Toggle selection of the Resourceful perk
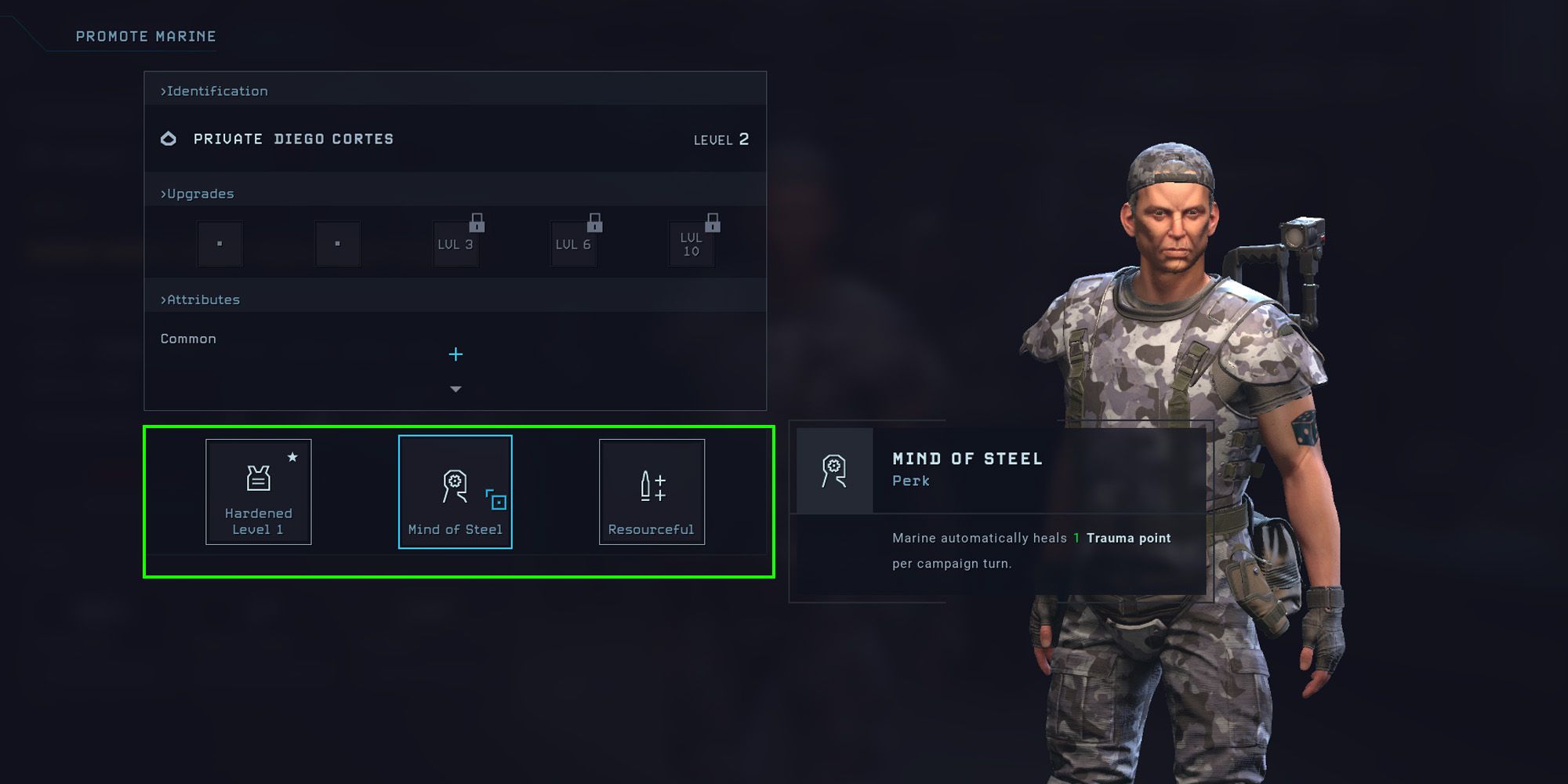The height and width of the screenshot is (784, 1568). point(651,492)
